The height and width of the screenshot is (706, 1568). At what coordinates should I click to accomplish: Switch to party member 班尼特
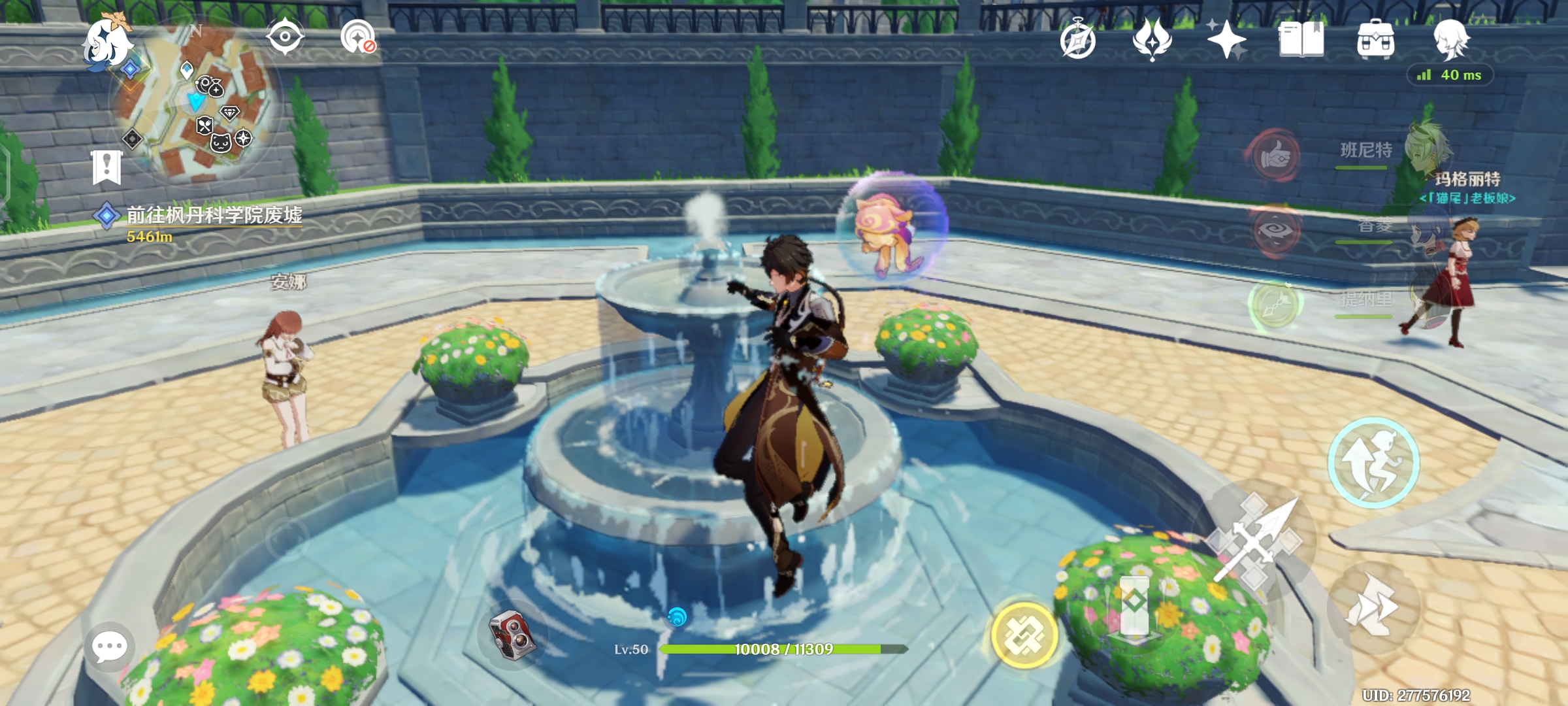pyautogui.click(x=1365, y=152)
